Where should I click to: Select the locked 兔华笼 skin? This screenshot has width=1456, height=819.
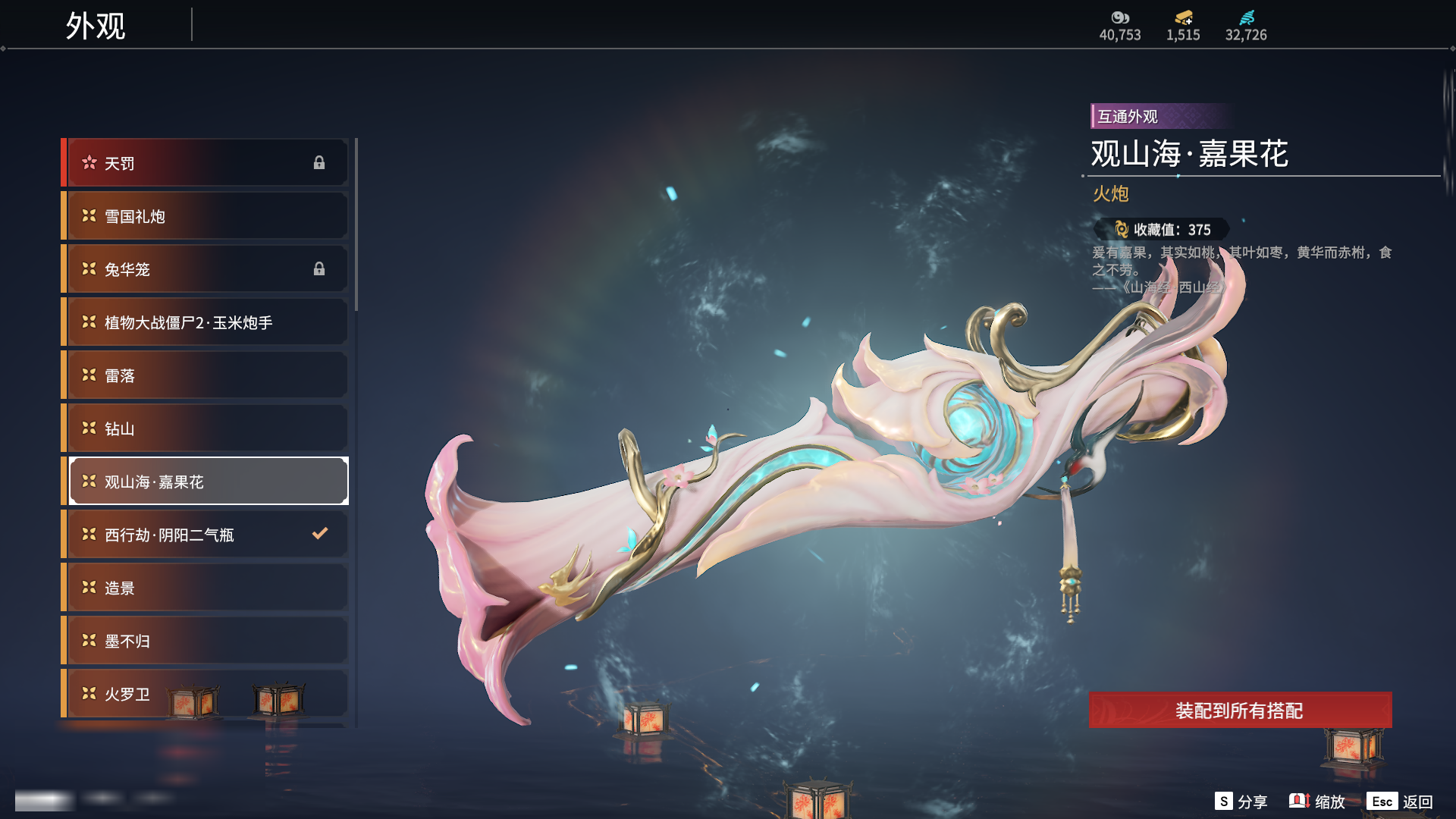click(206, 269)
